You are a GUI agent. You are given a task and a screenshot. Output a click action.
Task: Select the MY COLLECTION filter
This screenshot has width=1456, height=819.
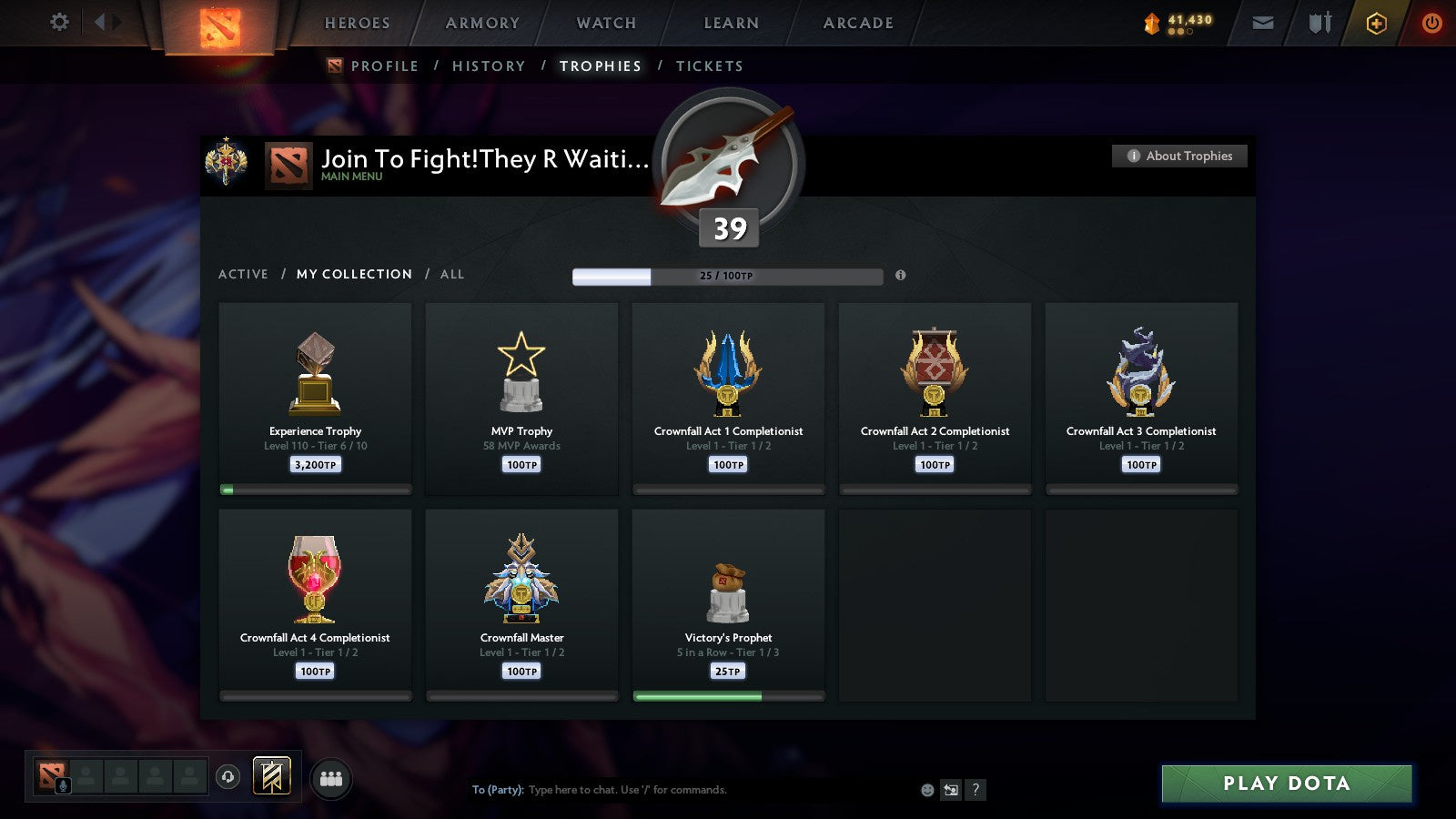tap(353, 274)
